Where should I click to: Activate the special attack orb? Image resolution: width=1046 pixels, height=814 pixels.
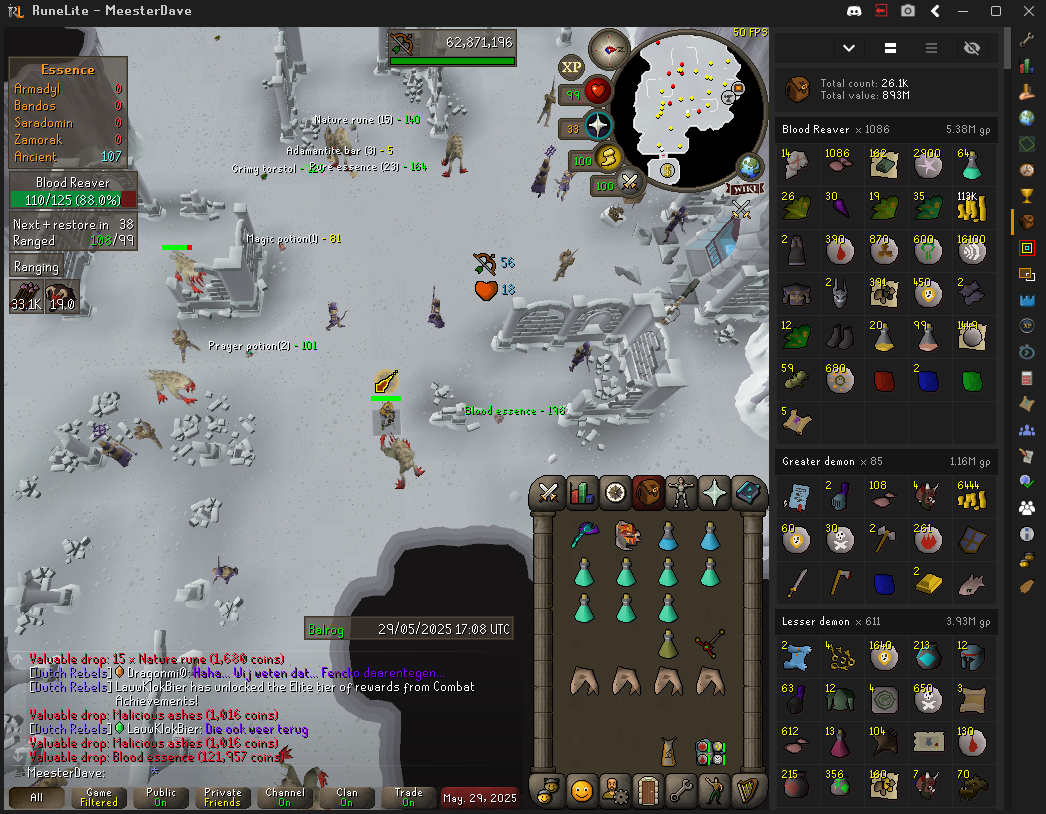[630, 182]
